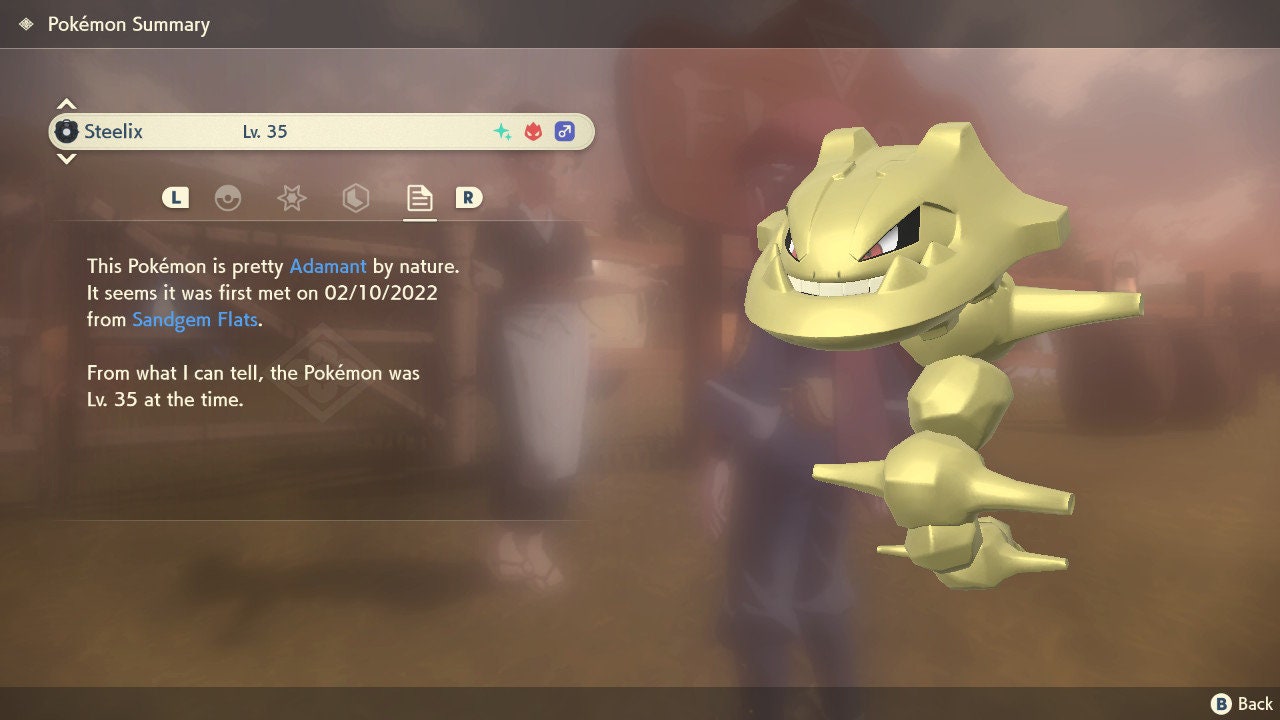Viewport: 1280px width, 720px height.
Task: Select the blue male gender icon
Action: point(565,131)
